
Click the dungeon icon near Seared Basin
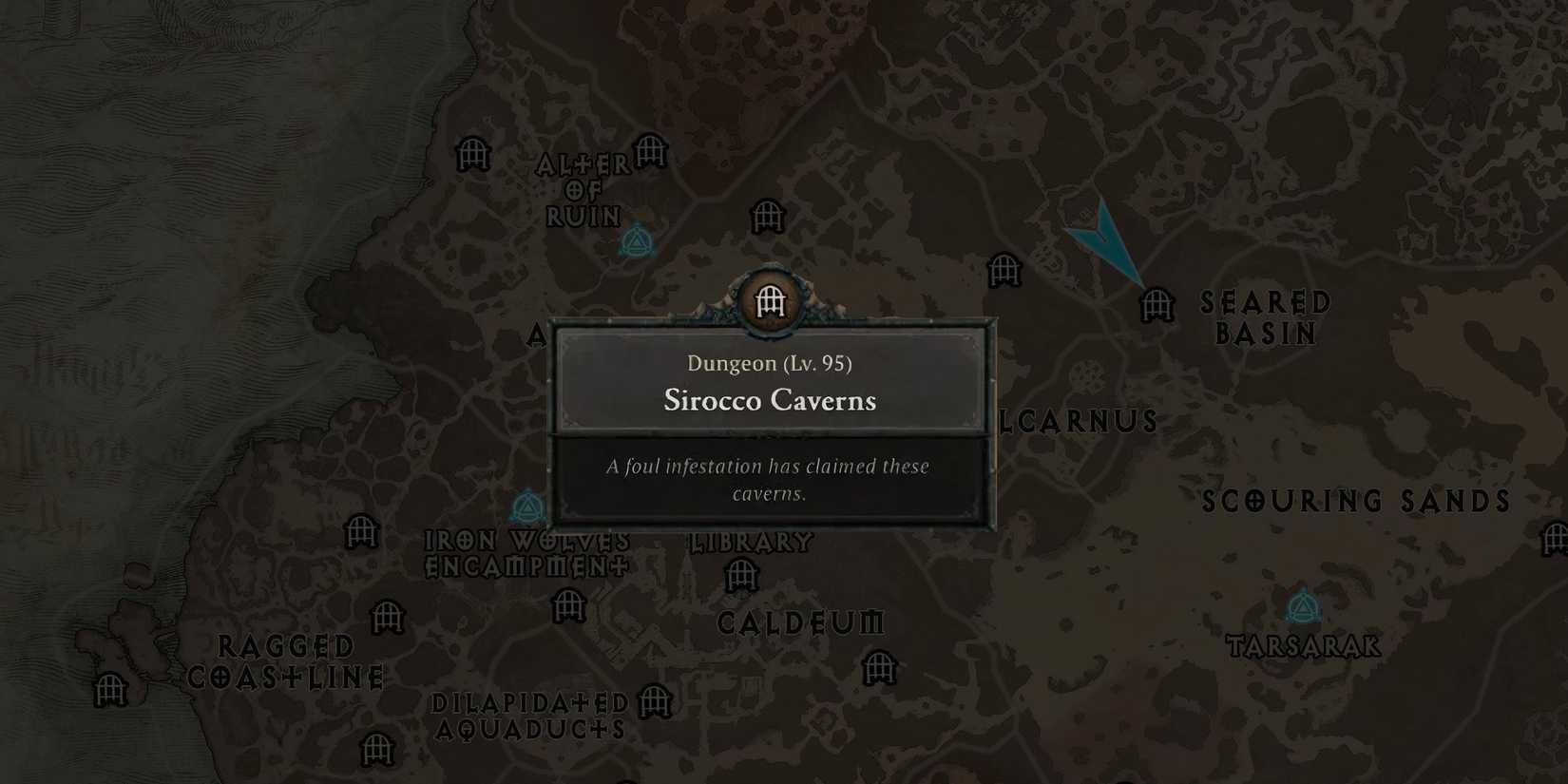click(x=1156, y=306)
